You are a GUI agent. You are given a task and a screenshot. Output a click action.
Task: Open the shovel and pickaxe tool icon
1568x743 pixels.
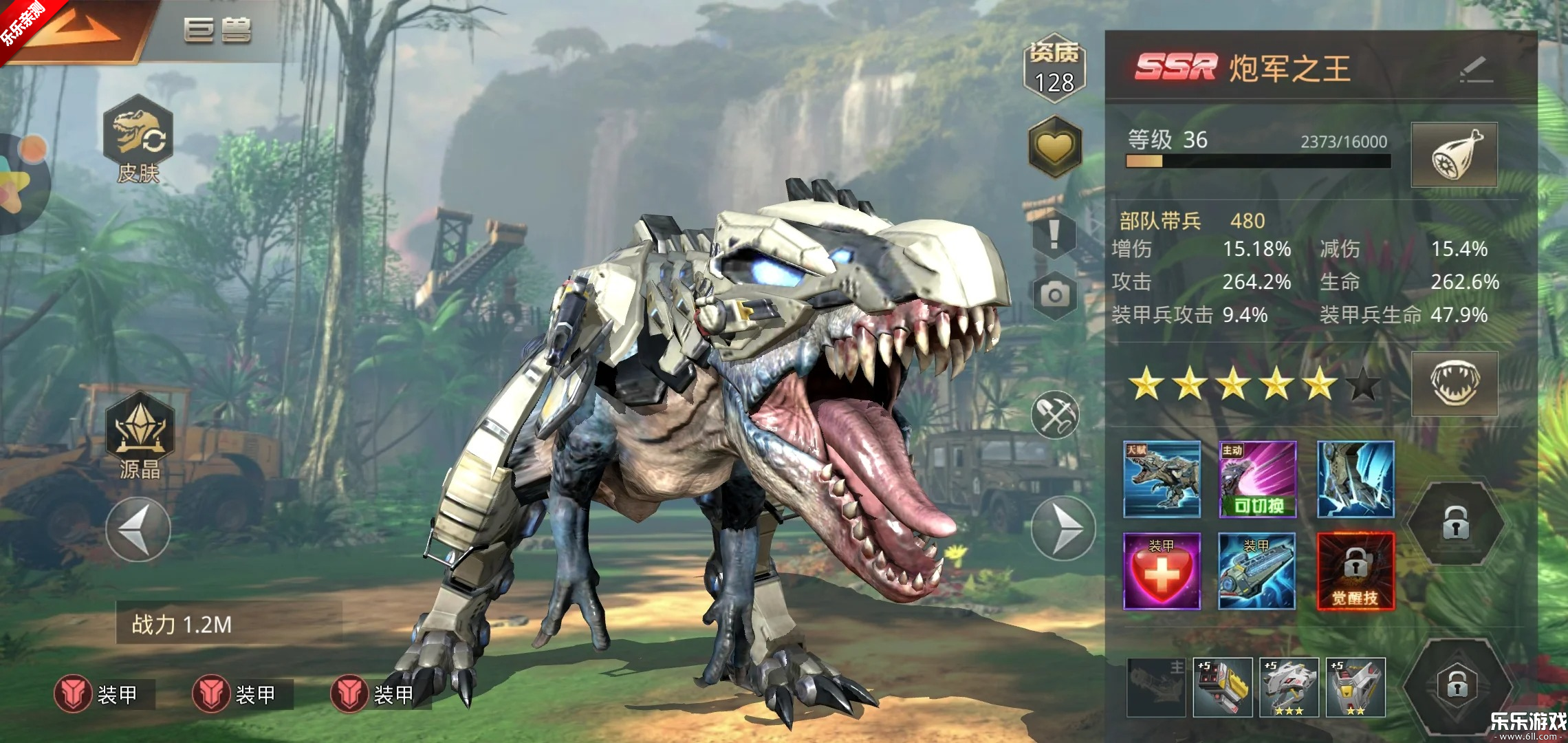tap(1055, 415)
